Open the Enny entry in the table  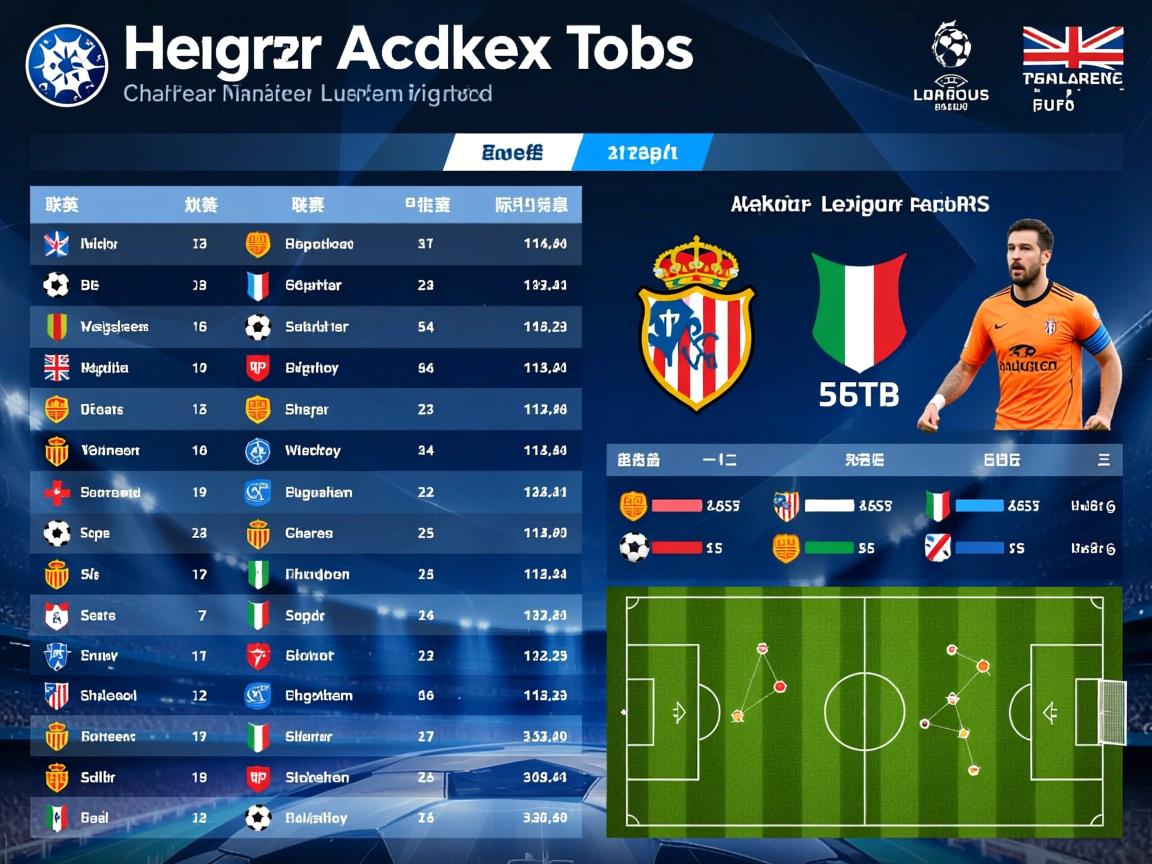coord(98,656)
